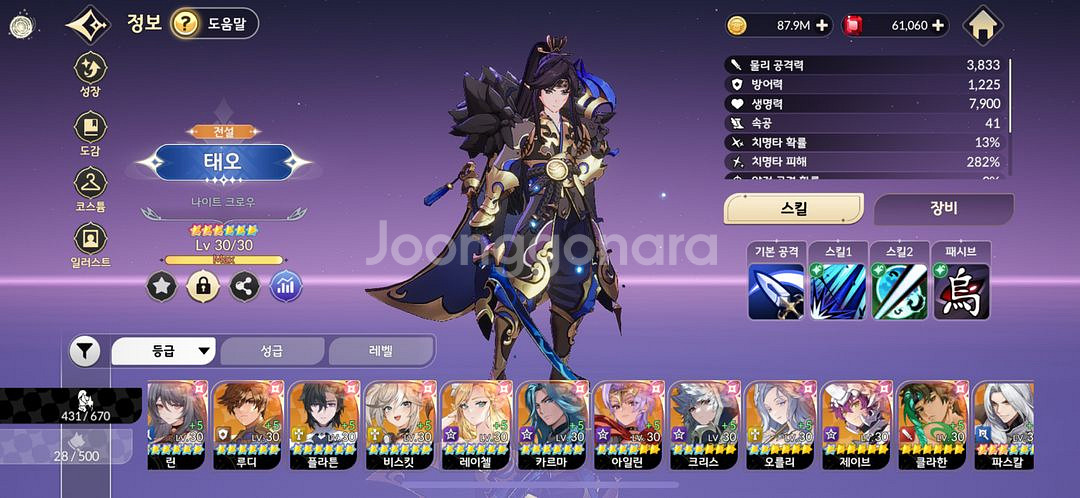Open the 도감 encyclopedia menu
1080x498 pixels.
point(91,134)
